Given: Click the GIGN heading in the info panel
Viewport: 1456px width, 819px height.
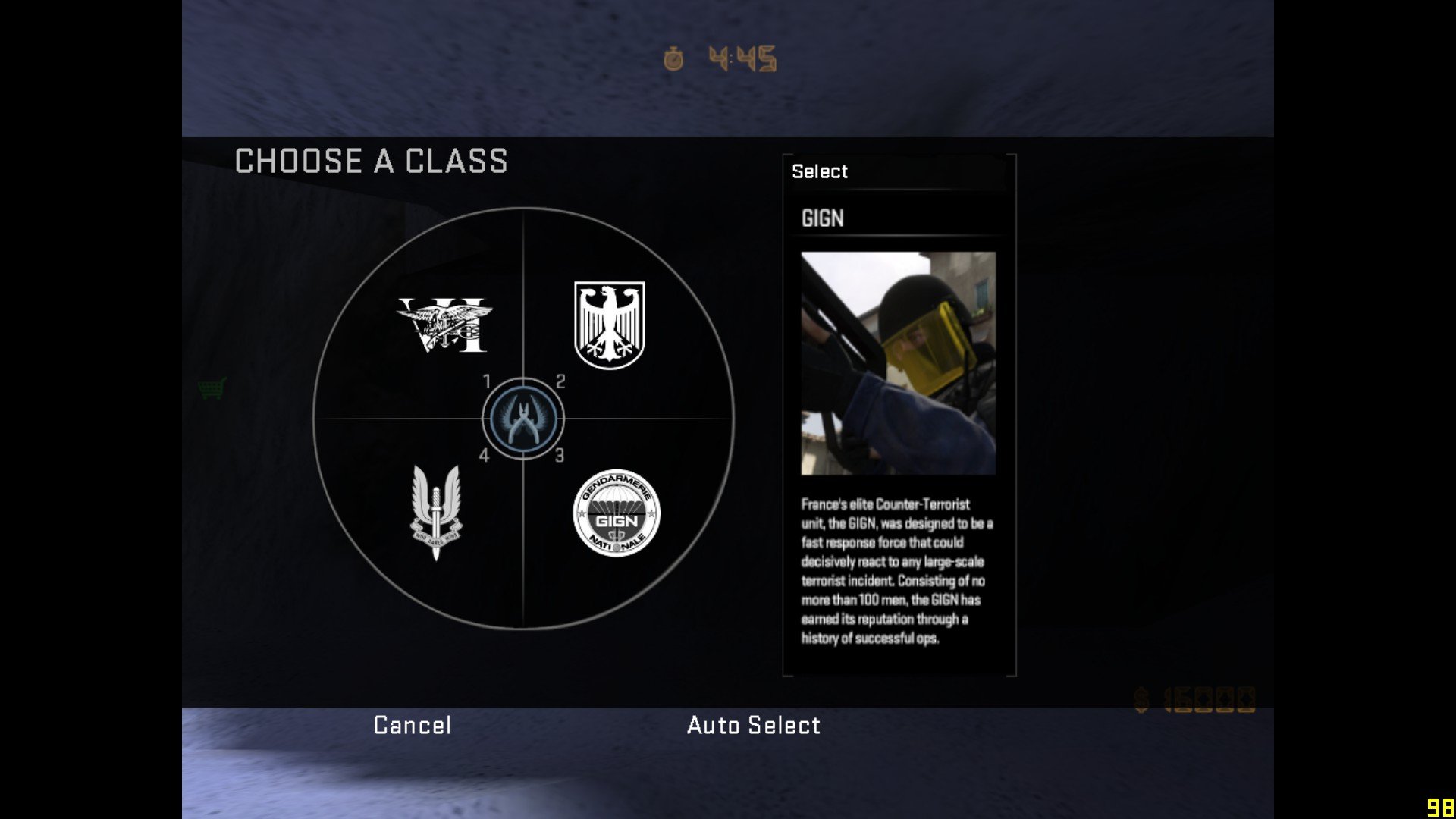Looking at the screenshot, I should (824, 218).
